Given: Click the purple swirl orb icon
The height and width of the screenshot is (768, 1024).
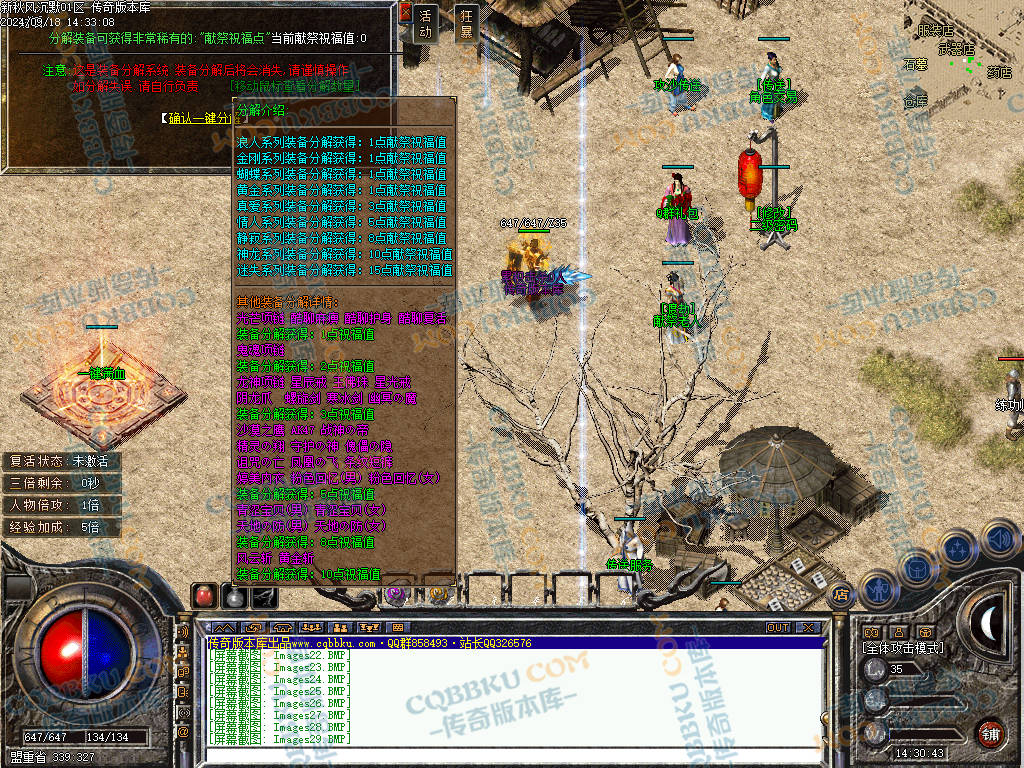Looking at the screenshot, I should 396,596.
